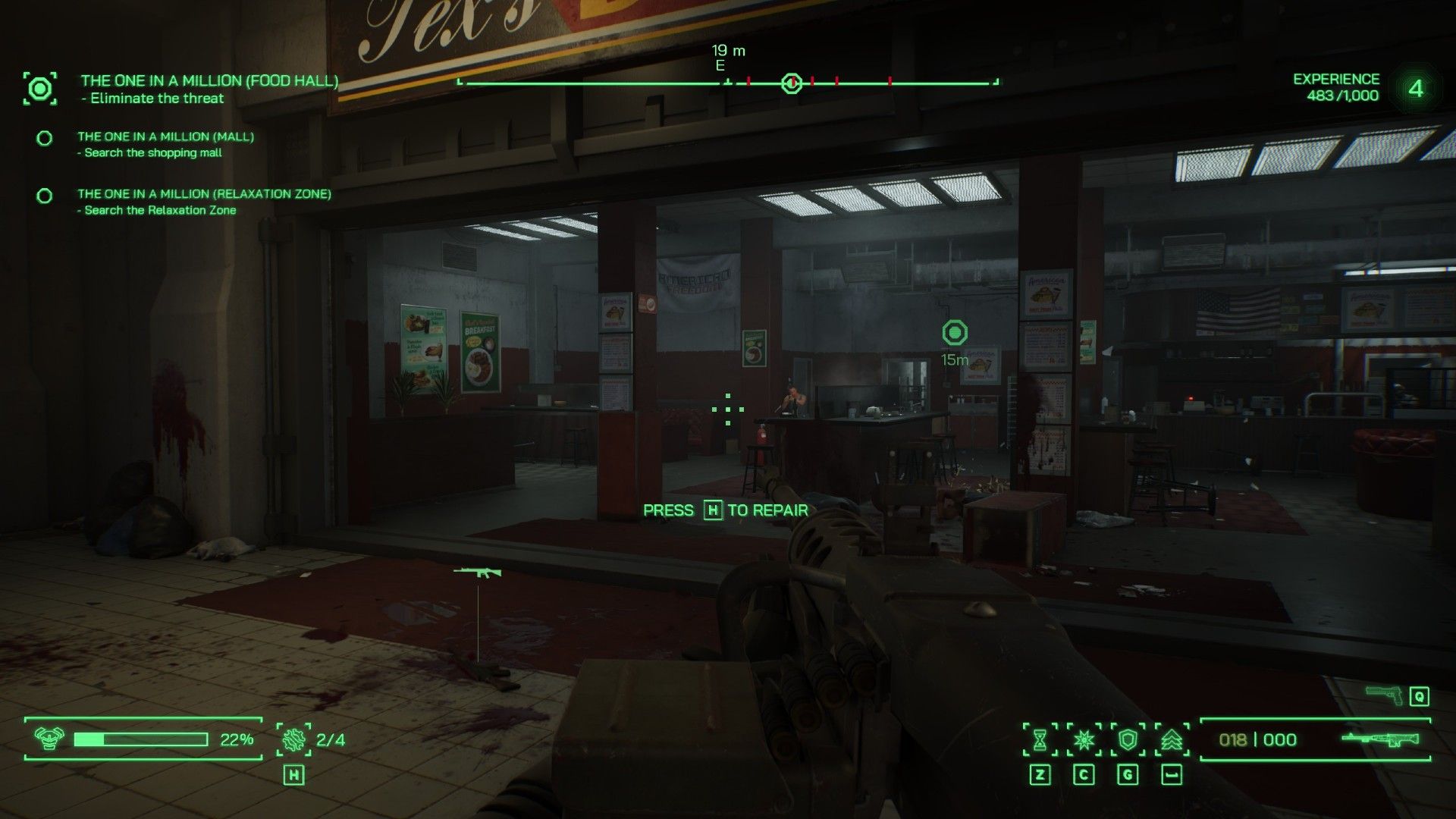Click the level 4 experience badge
This screenshot has height=819, width=1456.
pyautogui.click(x=1415, y=89)
